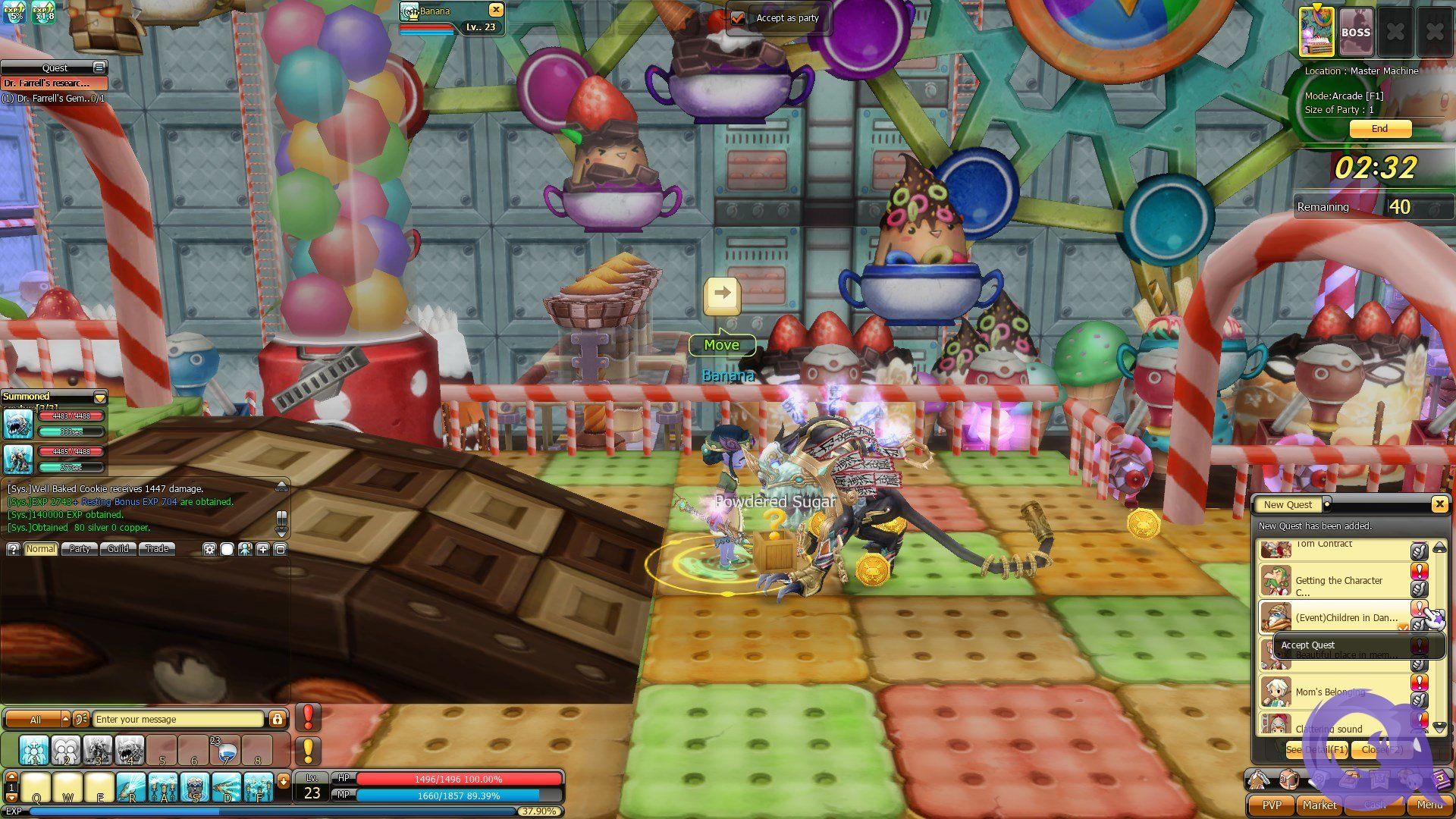1456x819 pixels.
Task: Switch chat to the Guild tab
Action: click(118, 549)
